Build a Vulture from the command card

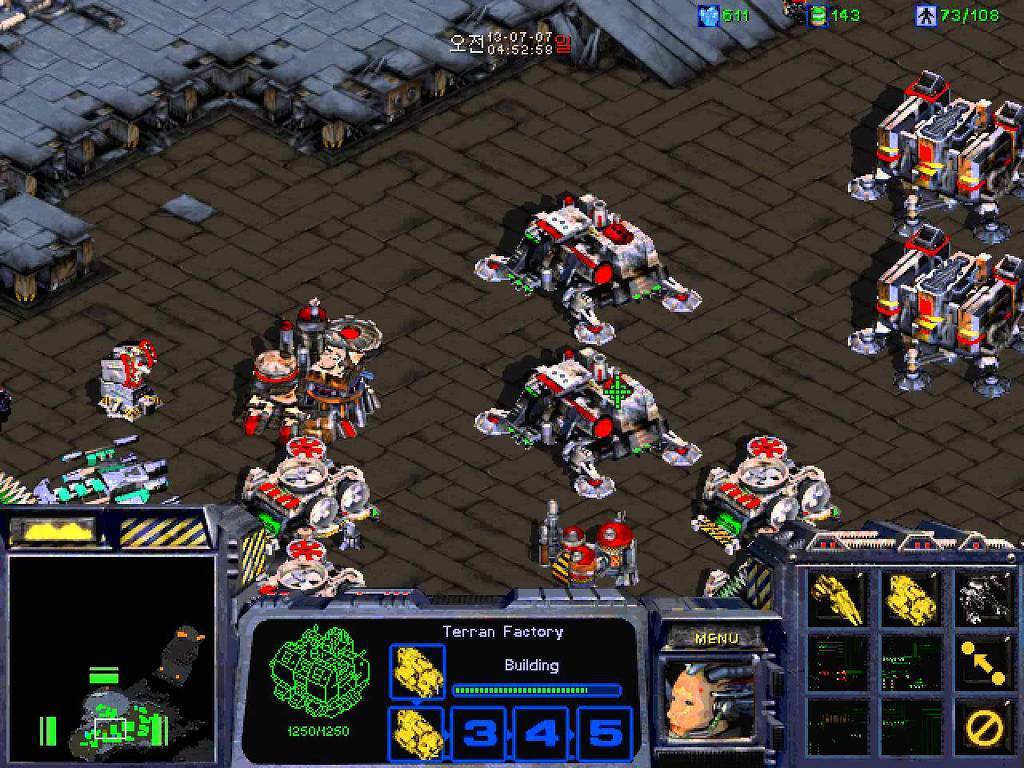pyautogui.click(x=837, y=598)
